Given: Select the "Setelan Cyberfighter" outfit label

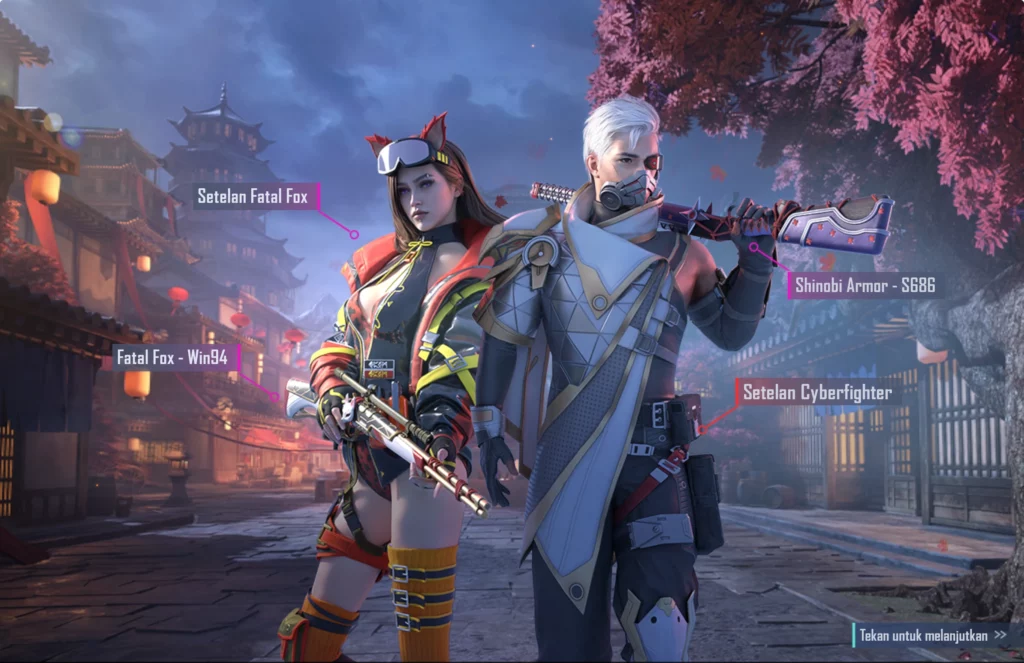Looking at the screenshot, I should [x=816, y=392].
